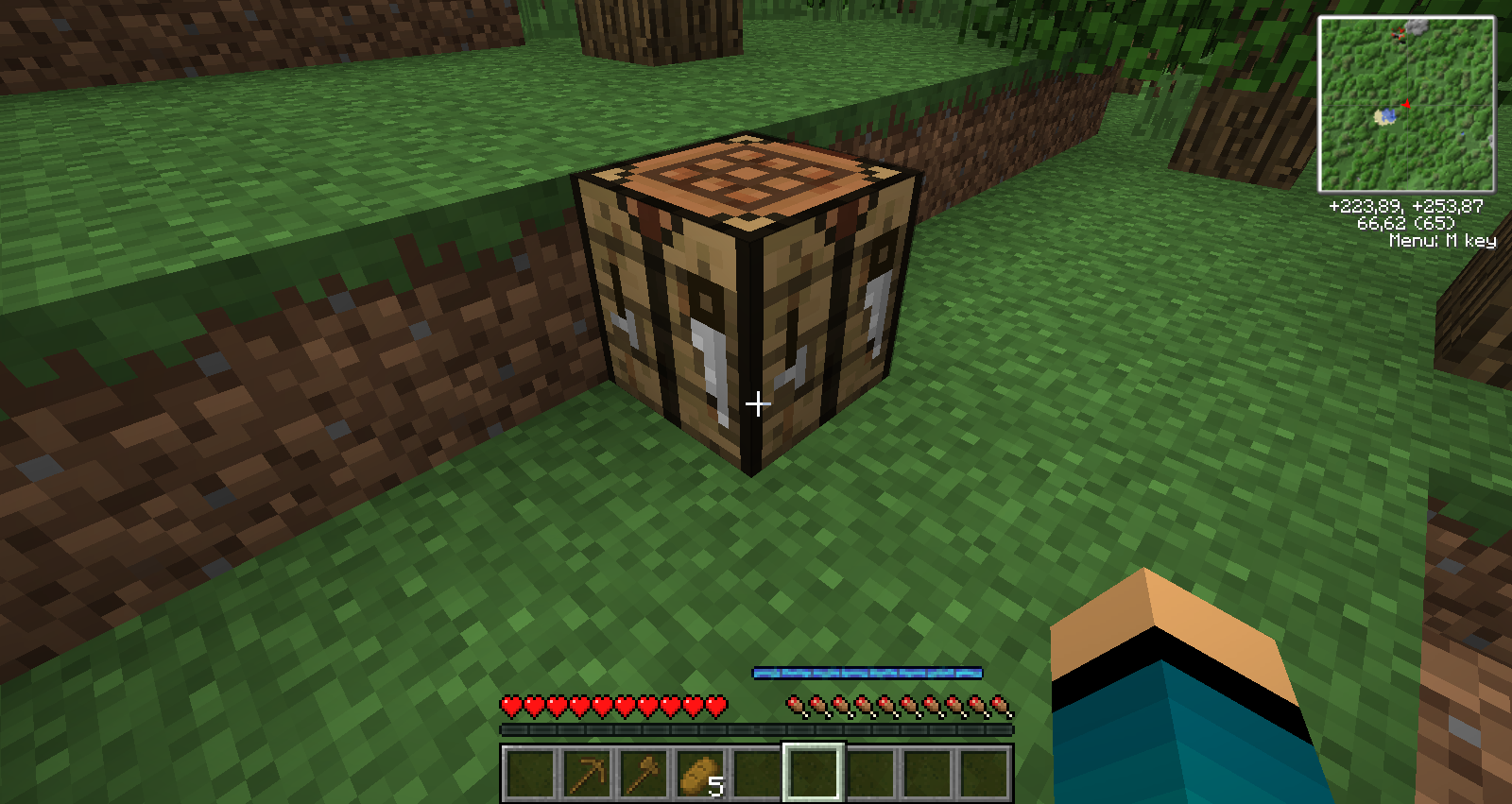The width and height of the screenshot is (1512, 804).
Task: Choose the bread stack in the hotbar
Action: tap(699, 774)
